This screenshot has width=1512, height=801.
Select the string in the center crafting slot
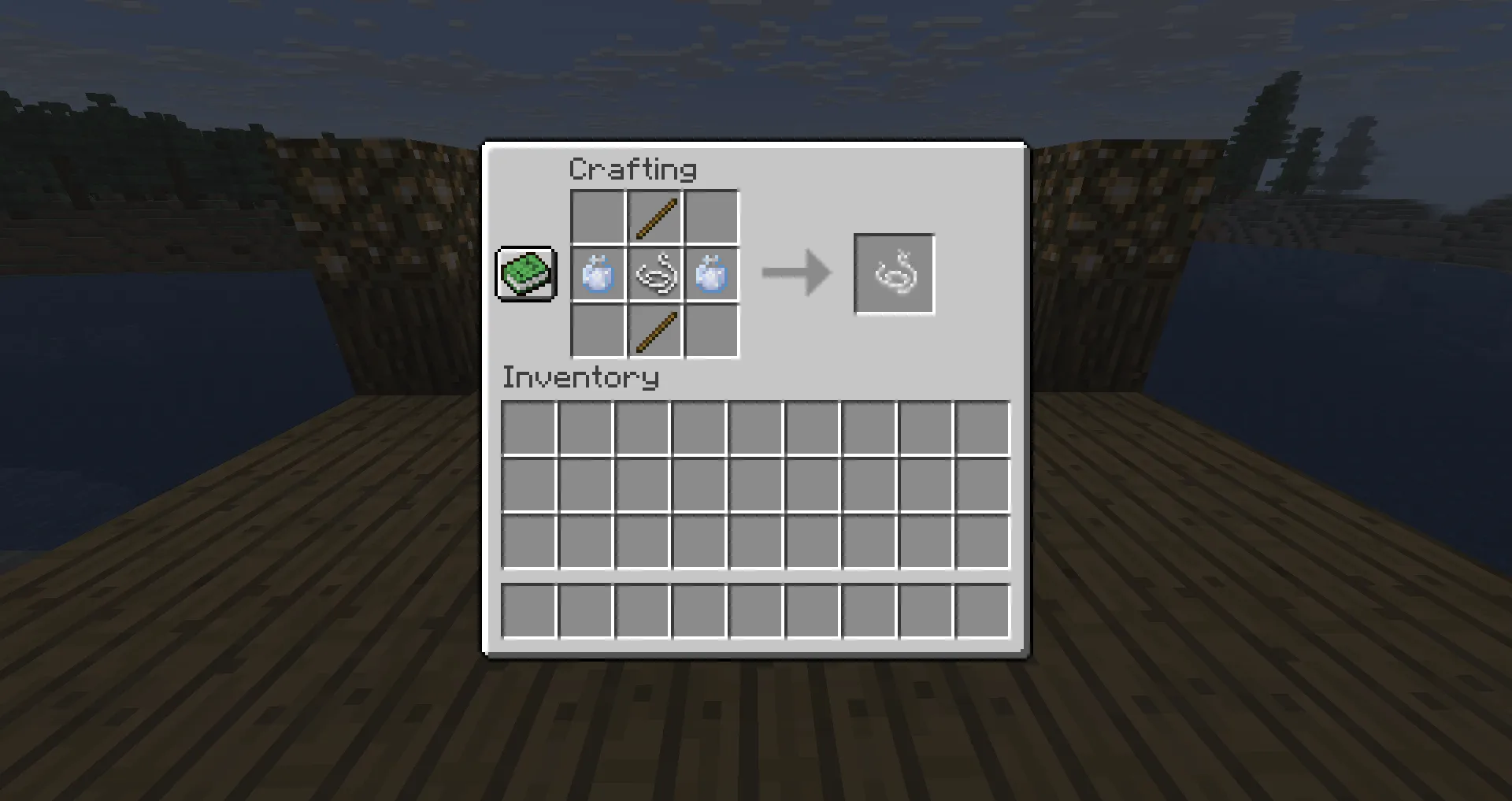click(654, 274)
